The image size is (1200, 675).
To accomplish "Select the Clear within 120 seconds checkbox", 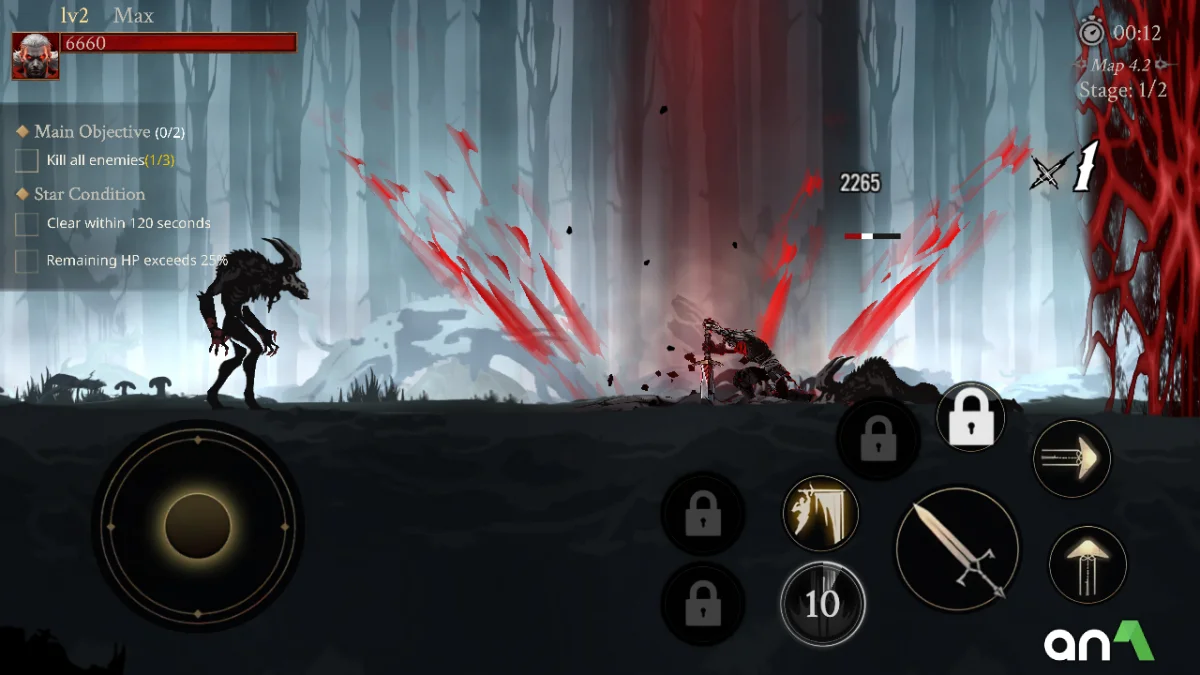I will [27, 224].
